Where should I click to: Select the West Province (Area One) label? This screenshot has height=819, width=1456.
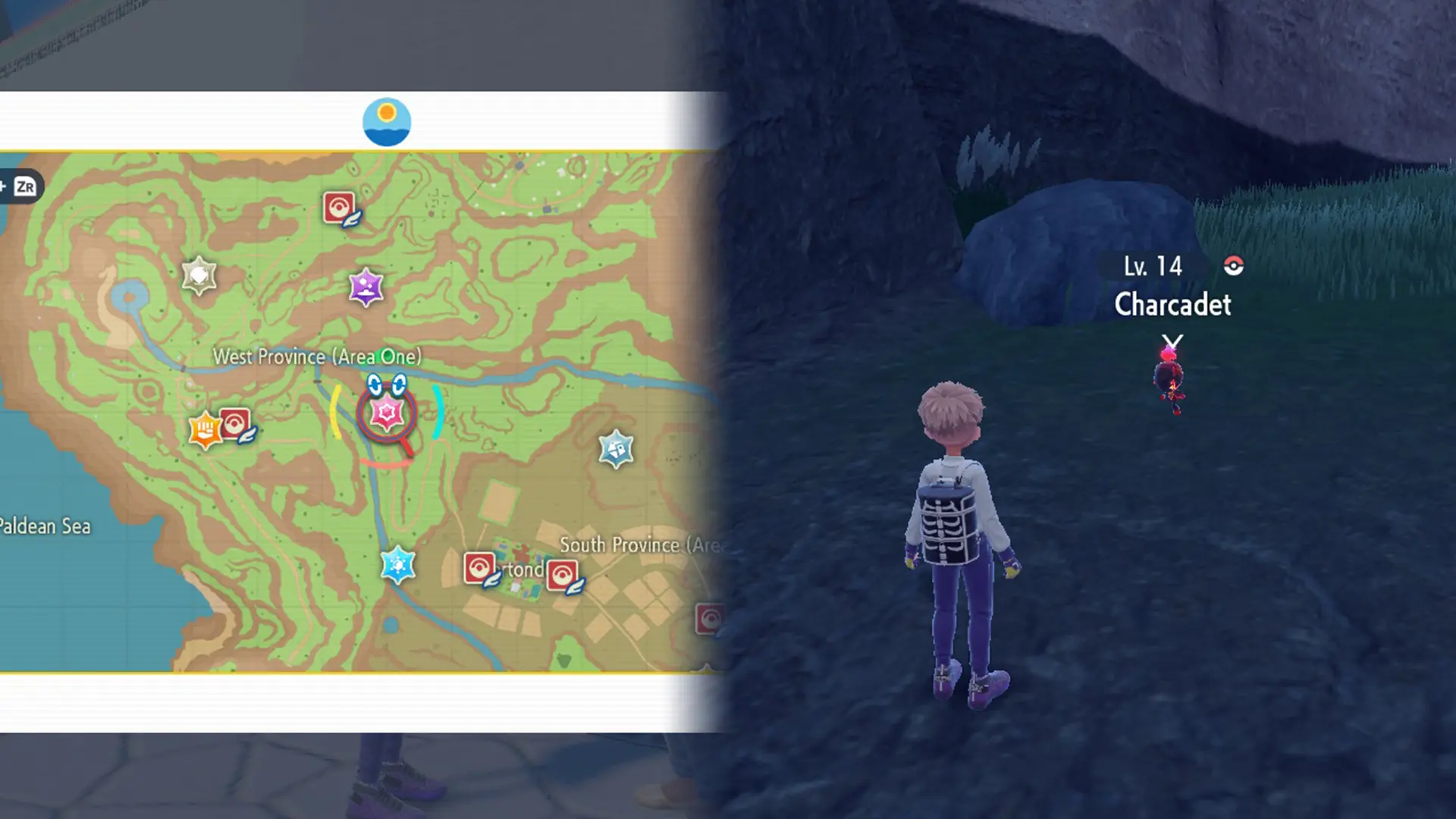pos(319,356)
